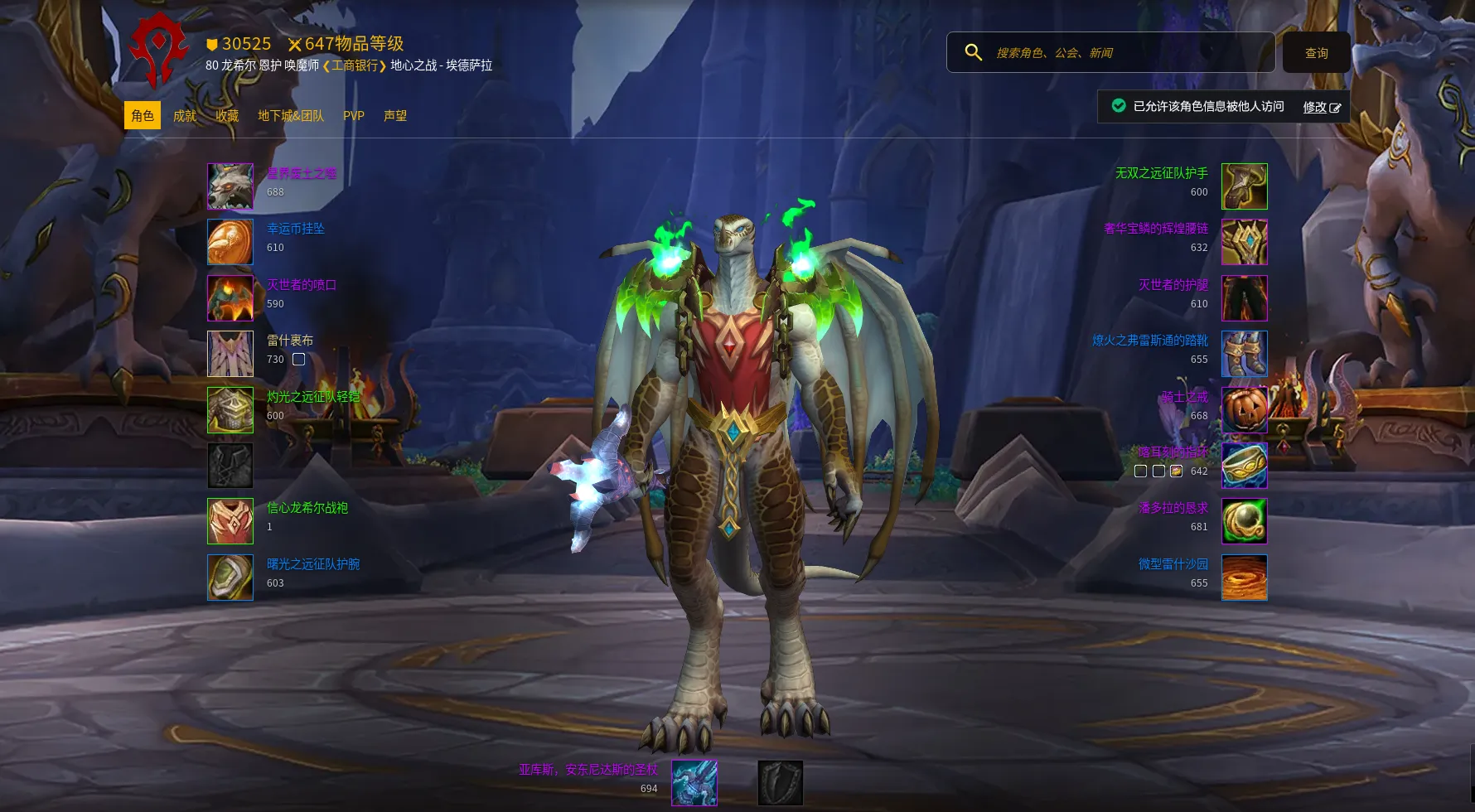Click the search input field
The height and width of the screenshot is (812, 1475).
tap(1127, 53)
